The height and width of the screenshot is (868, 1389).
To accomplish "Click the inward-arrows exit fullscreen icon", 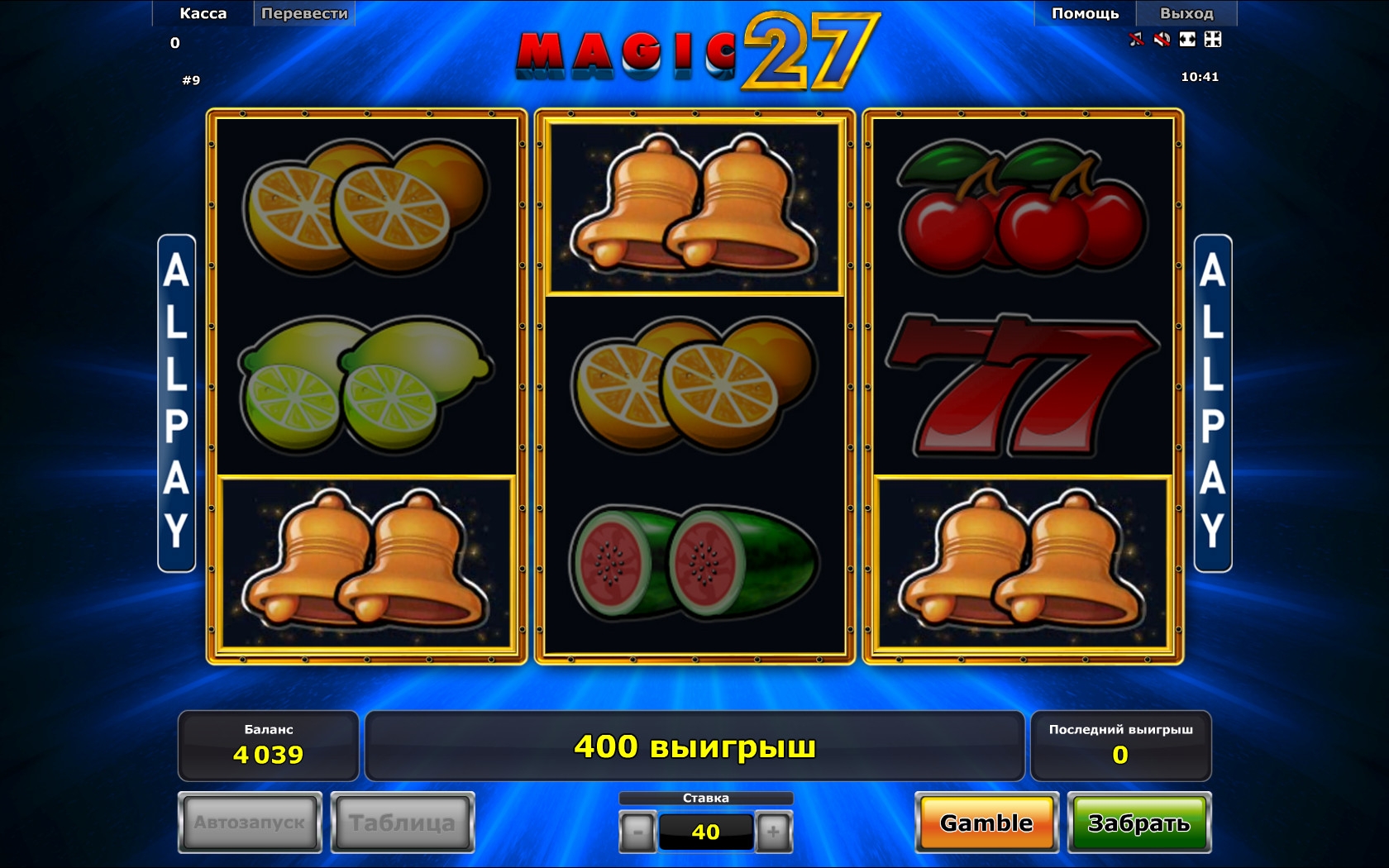I will click(1213, 39).
